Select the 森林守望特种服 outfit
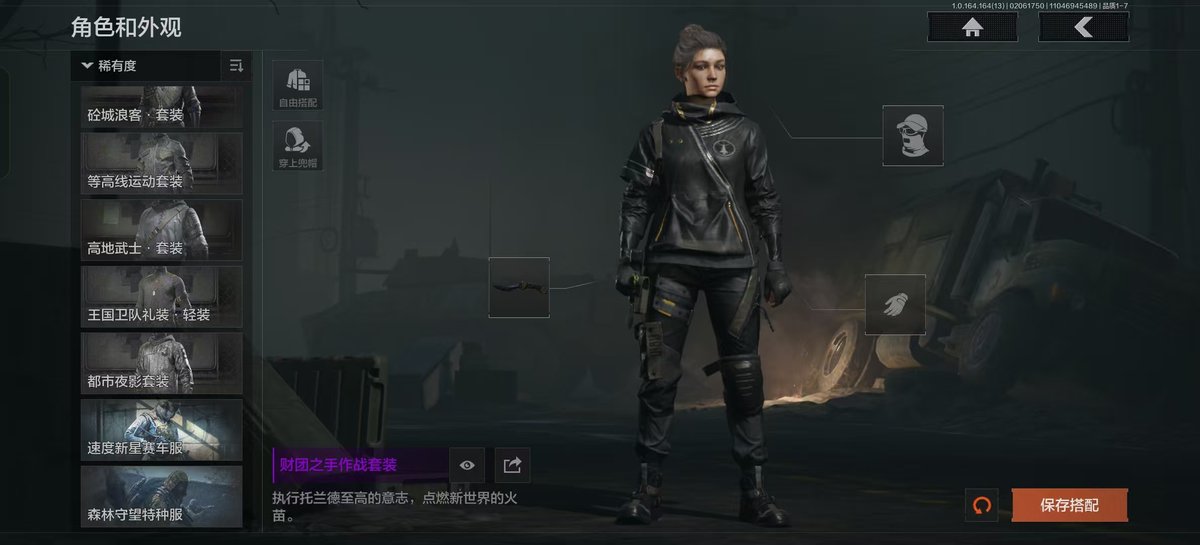Image resolution: width=1200 pixels, height=545 pixels. pyautogui.click(x=162, y=497)
